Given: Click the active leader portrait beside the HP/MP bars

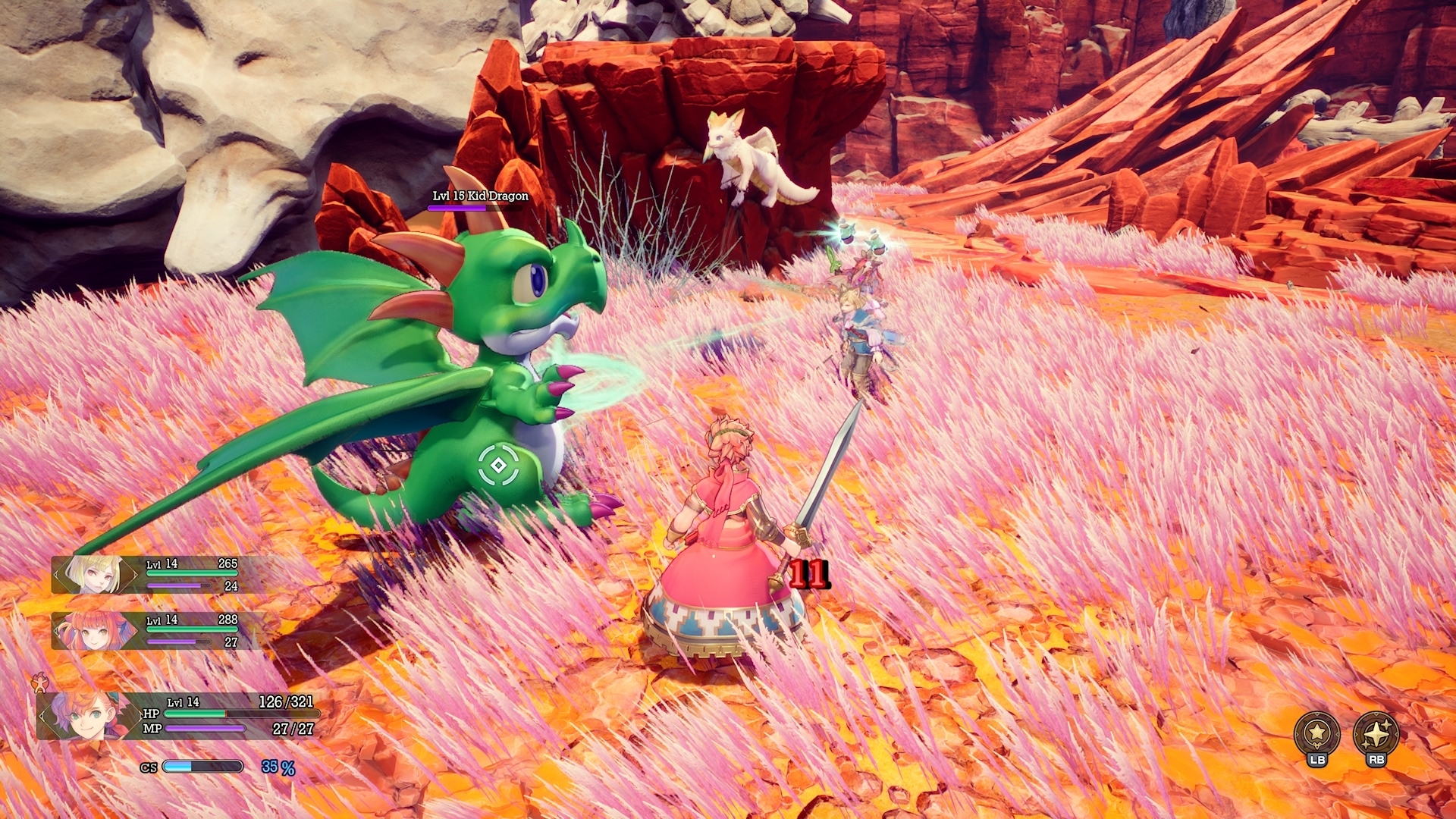Looking at the screenshot, I should tap(86, 715).
